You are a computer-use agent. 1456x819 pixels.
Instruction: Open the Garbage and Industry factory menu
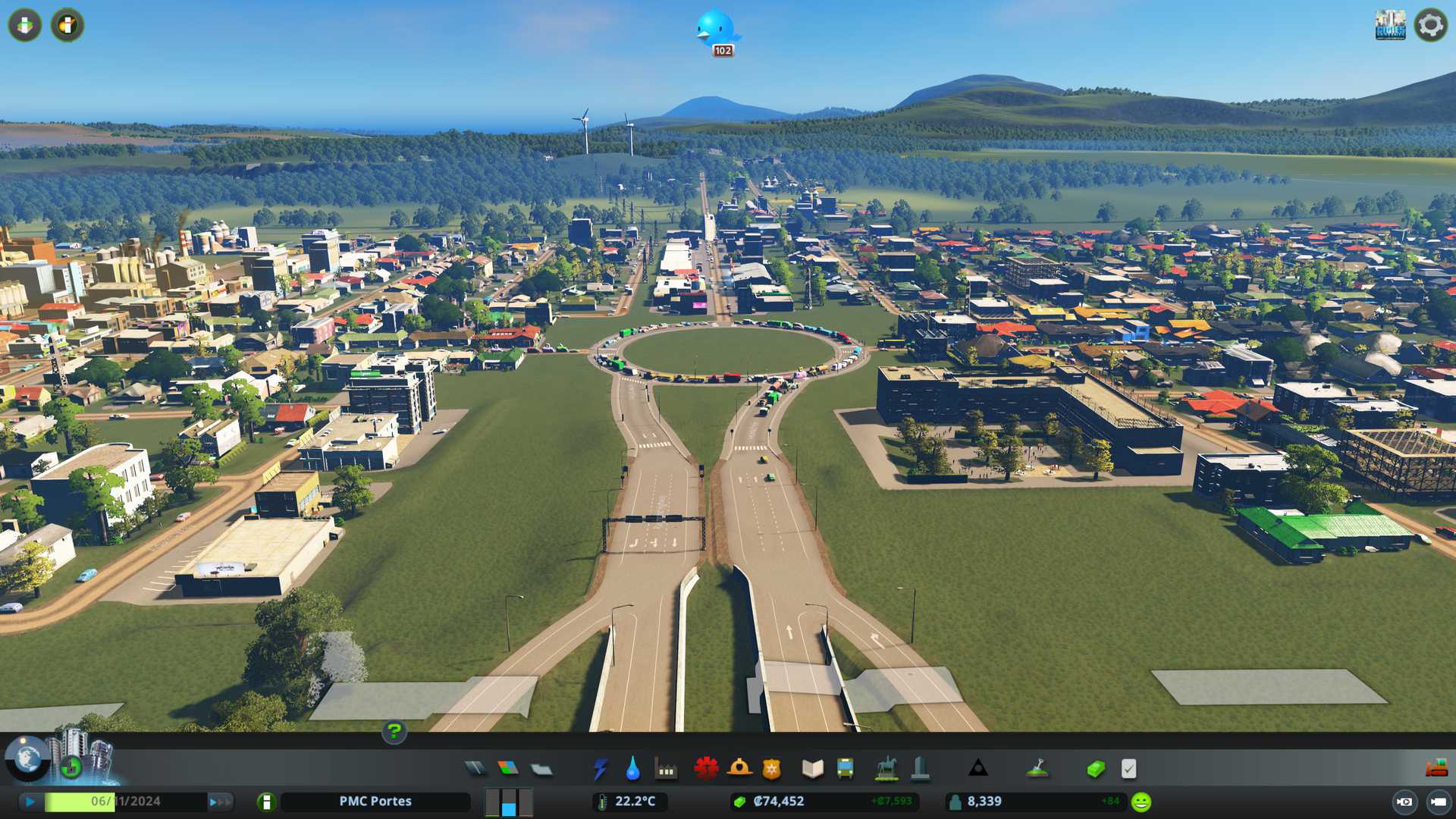tap(666, 769)
